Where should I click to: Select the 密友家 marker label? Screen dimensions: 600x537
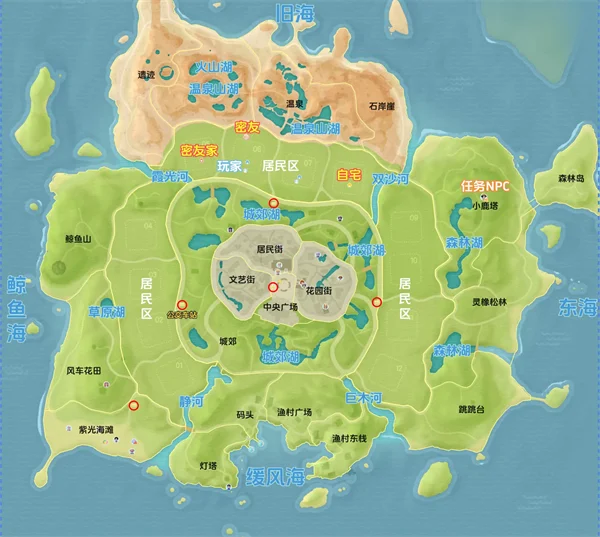(198, 150)
